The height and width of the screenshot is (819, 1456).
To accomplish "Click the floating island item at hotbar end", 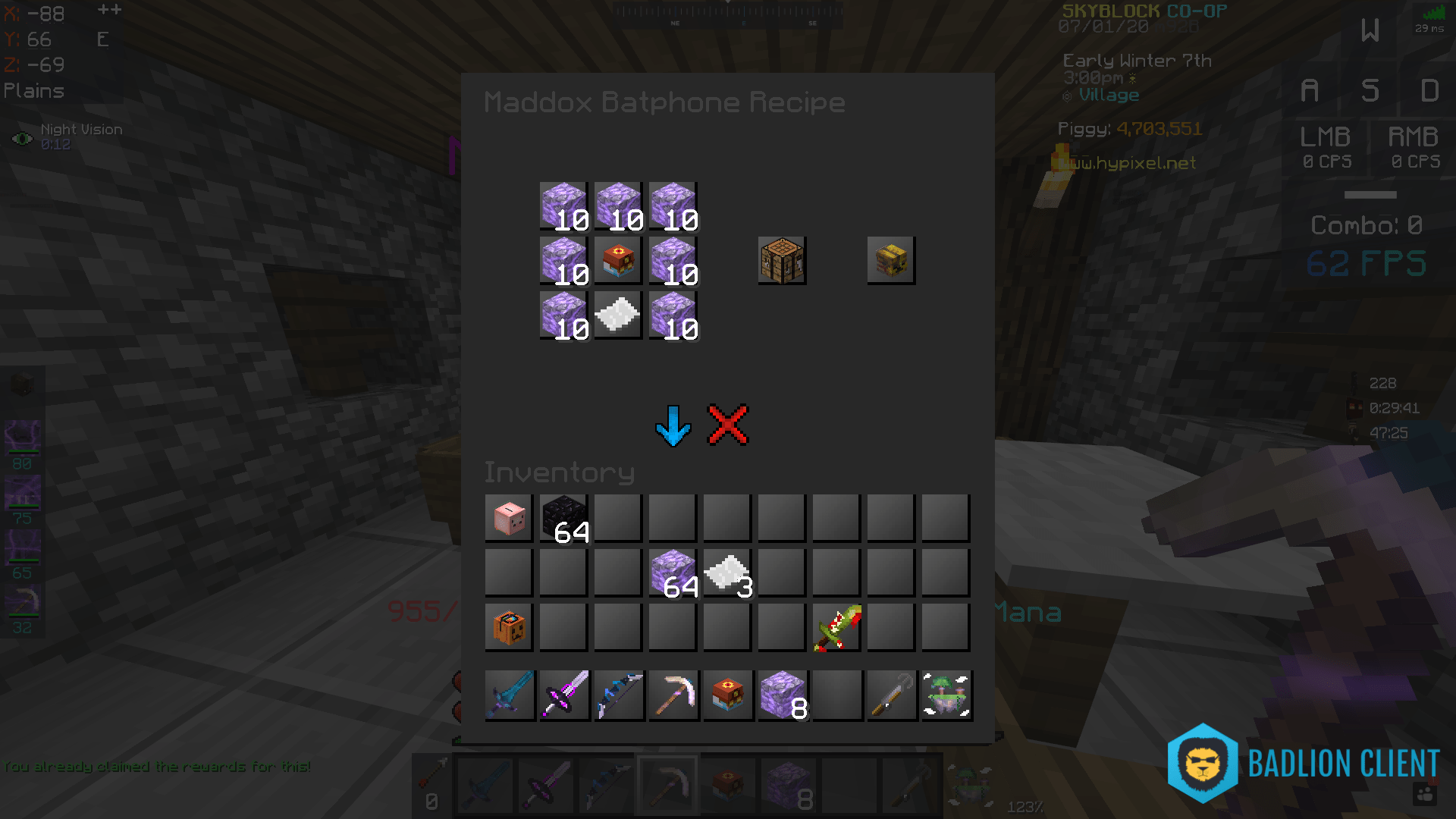I will tap(946, 695).
